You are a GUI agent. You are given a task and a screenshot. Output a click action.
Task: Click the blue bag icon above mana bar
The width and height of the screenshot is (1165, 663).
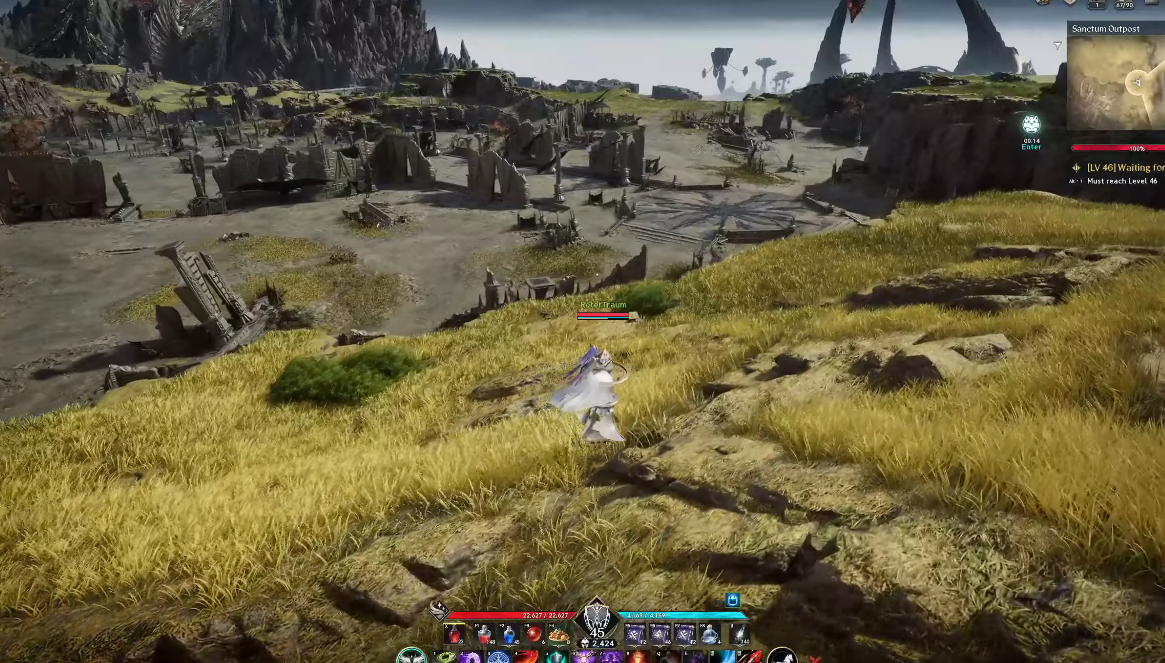732,600
